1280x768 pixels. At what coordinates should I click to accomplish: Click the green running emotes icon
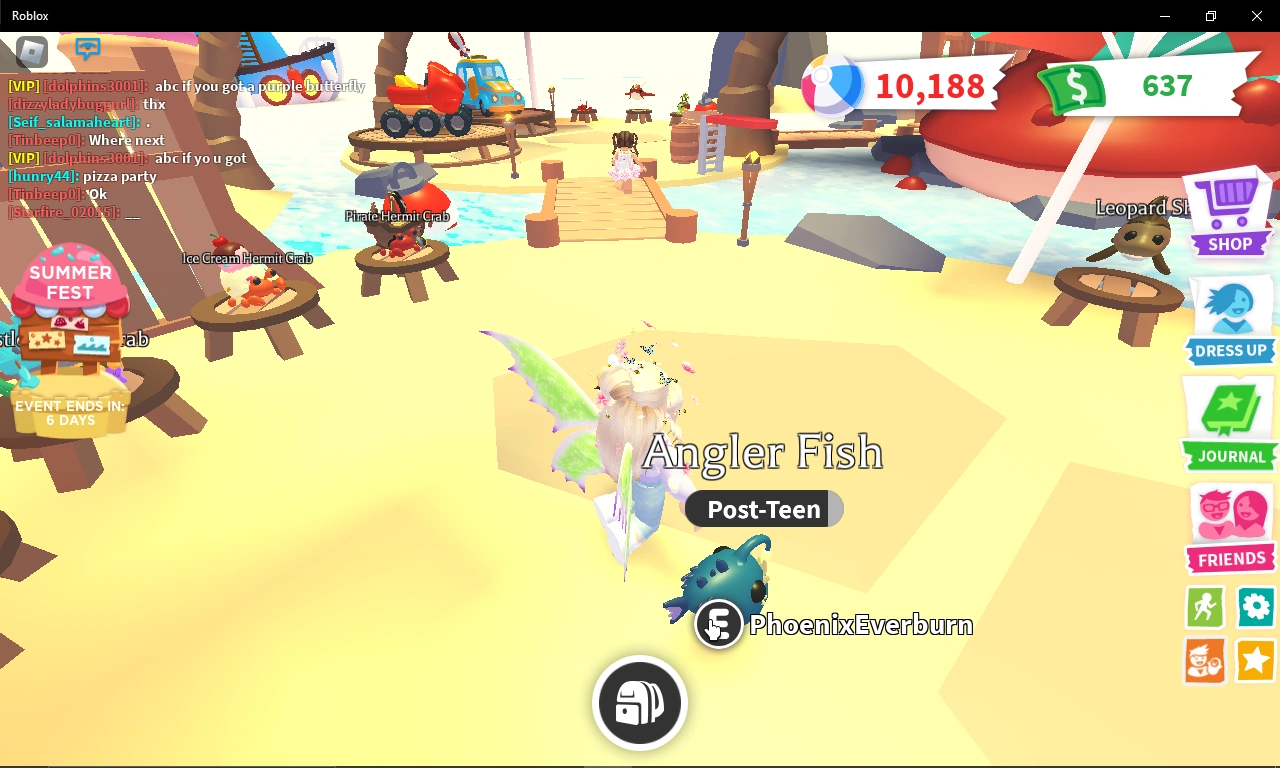[1204, 607]
